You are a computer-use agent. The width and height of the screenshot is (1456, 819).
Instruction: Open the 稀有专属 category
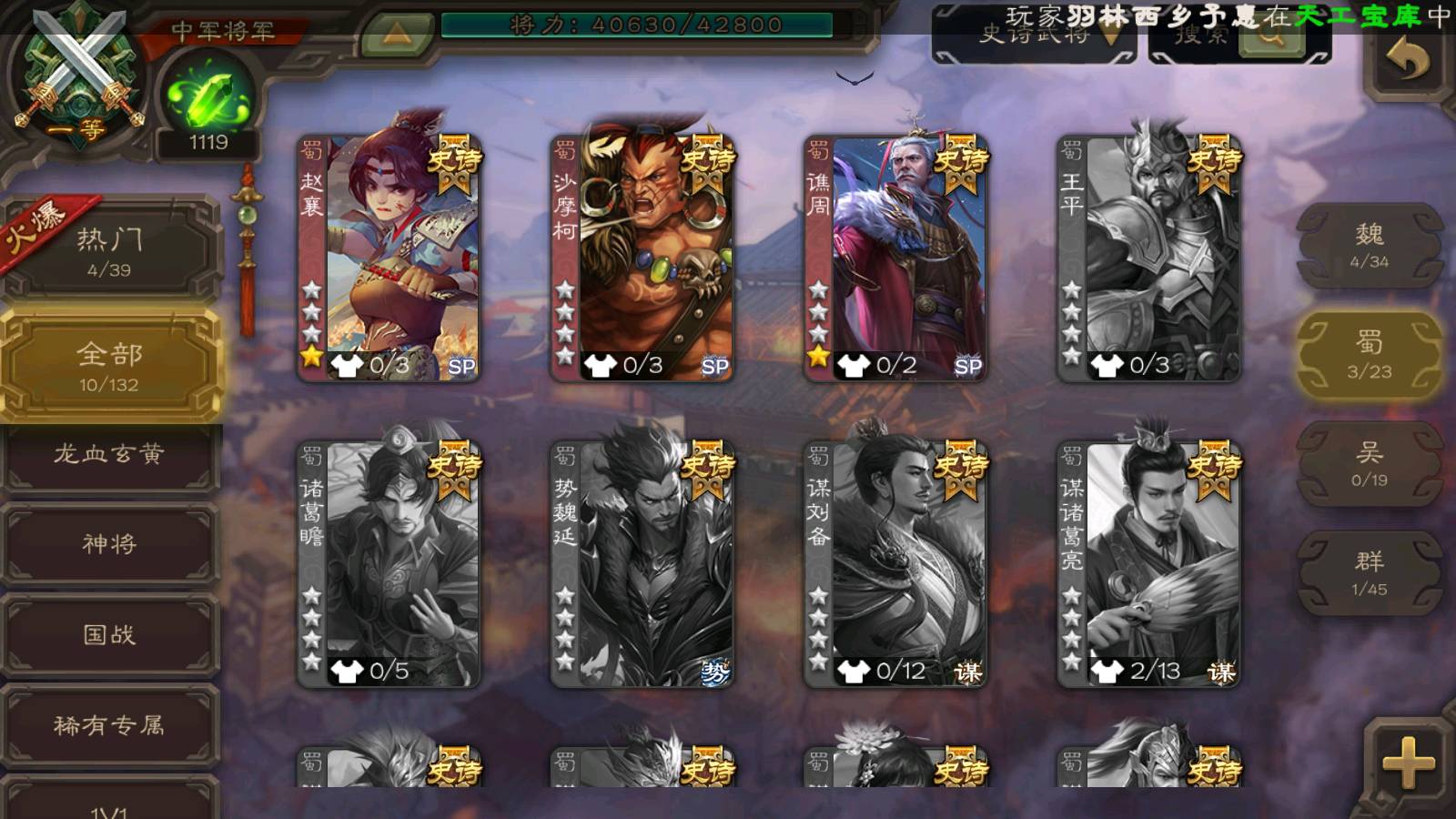(109, 725)
